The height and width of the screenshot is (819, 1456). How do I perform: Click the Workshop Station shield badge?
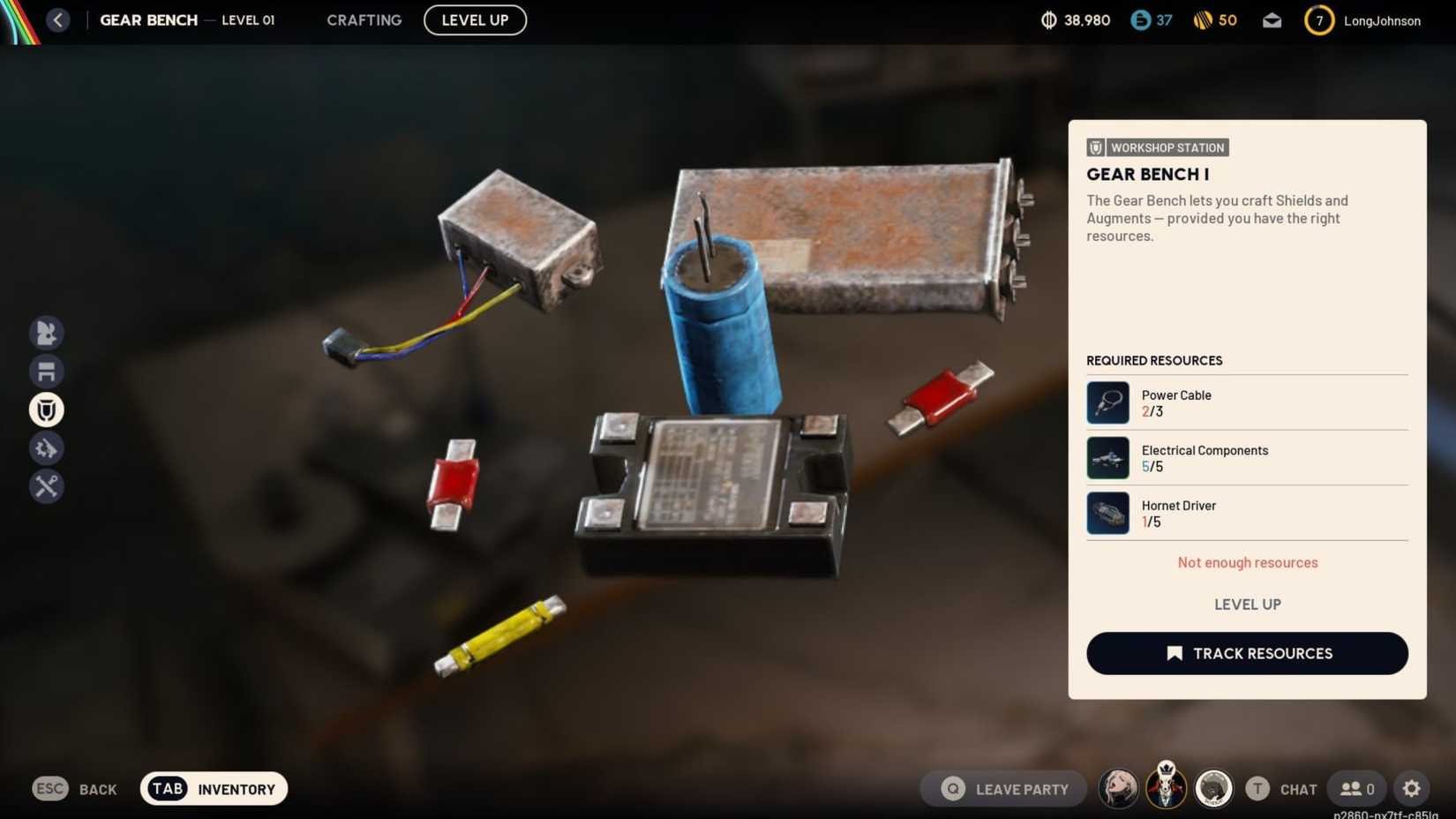pyautogui.click(x=1094, y=147)
